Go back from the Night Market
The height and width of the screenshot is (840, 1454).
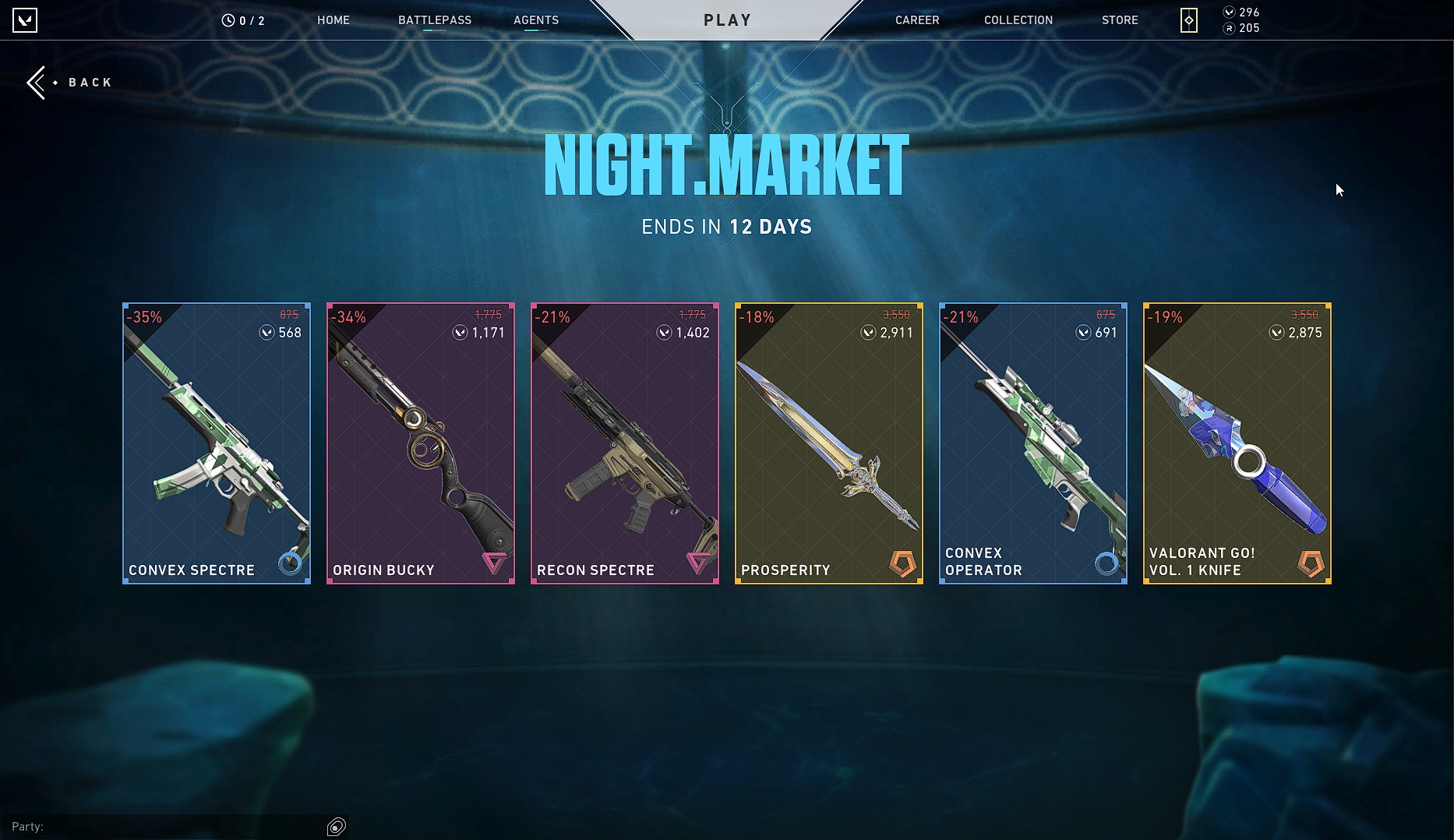70,83
